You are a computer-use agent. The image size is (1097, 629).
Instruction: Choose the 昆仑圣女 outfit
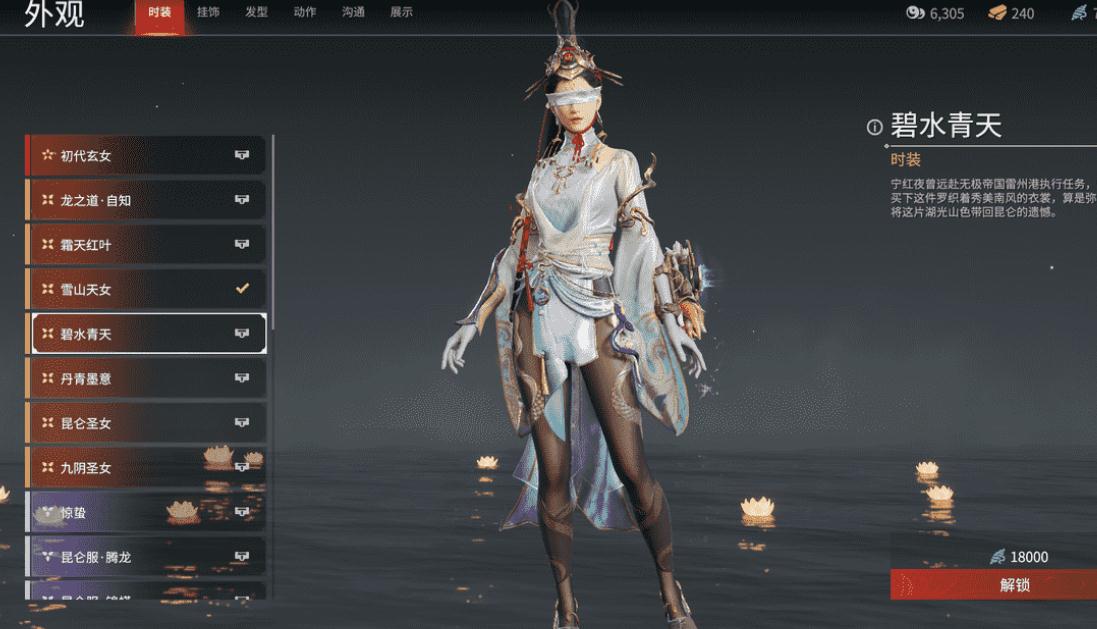point(146,423)
